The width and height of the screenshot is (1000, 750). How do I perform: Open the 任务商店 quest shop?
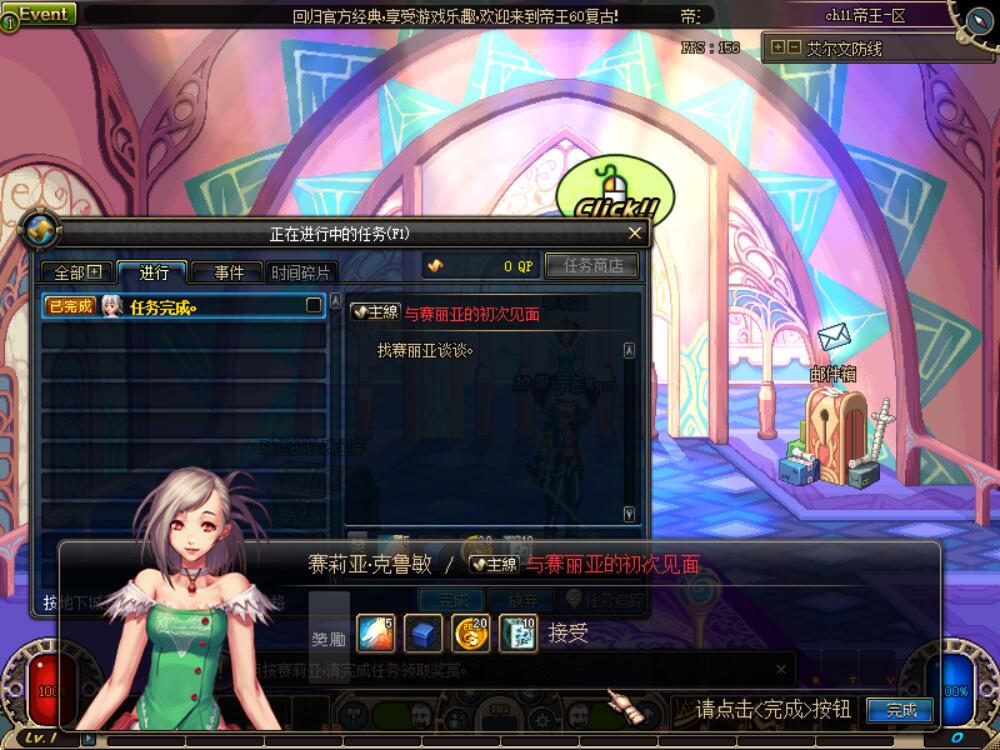pos(593,266)
